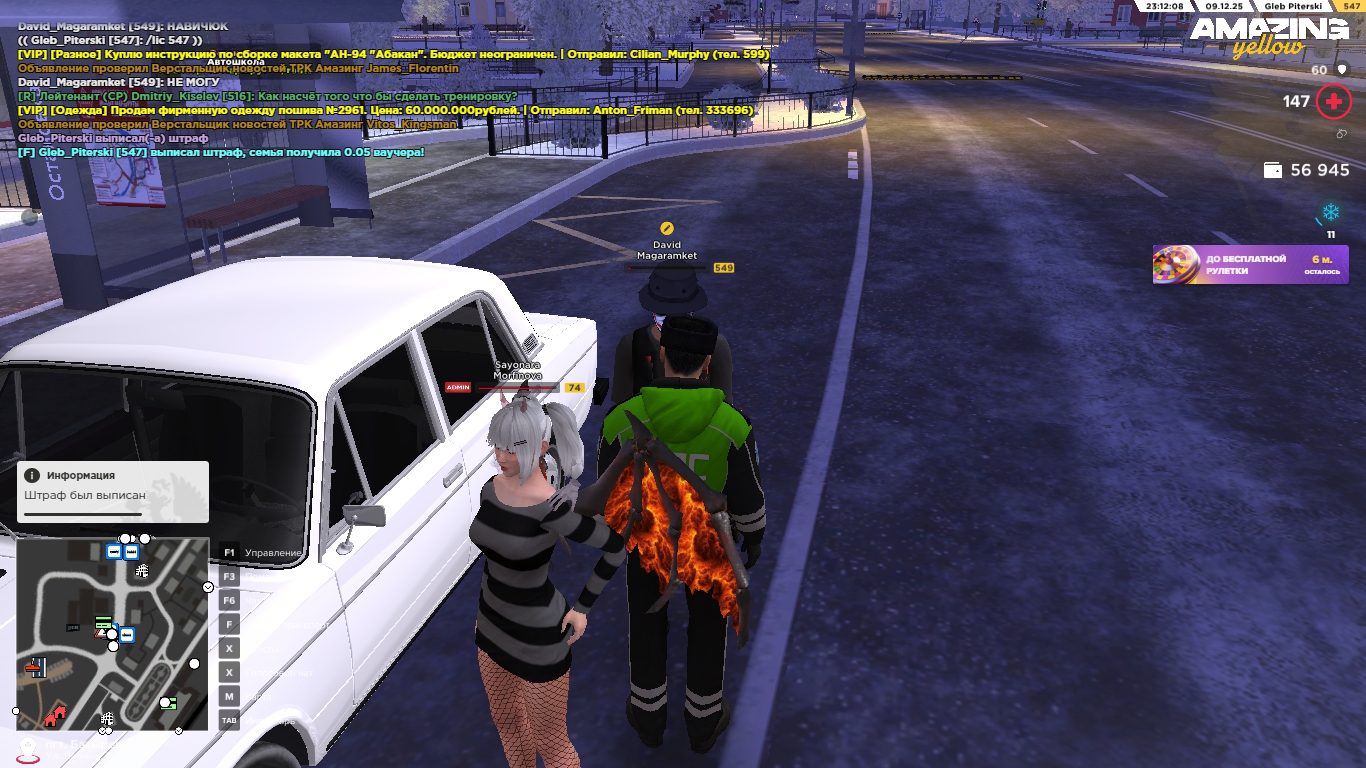The image size is (1366, 768).
Task: Select the red houses marker on the minimap
Action: point(55,715)
